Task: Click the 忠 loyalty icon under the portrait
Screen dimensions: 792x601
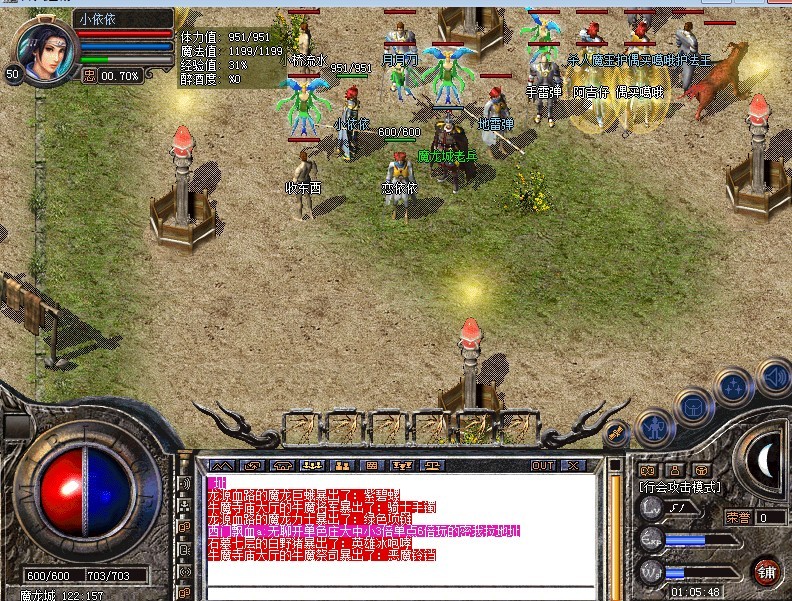Action: pyautogui.click(x=89, y=74)
